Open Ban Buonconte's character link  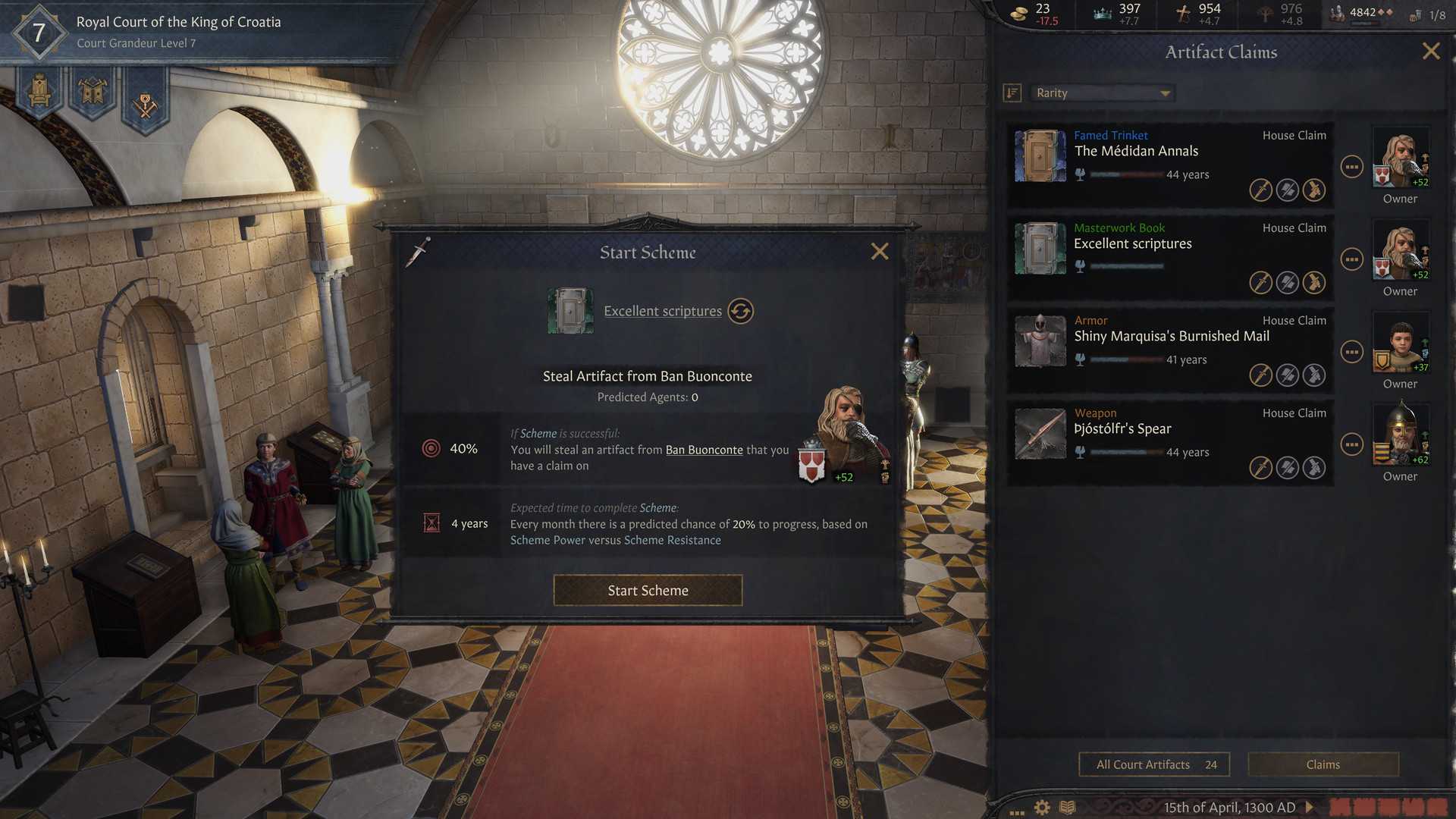[704, 449]
